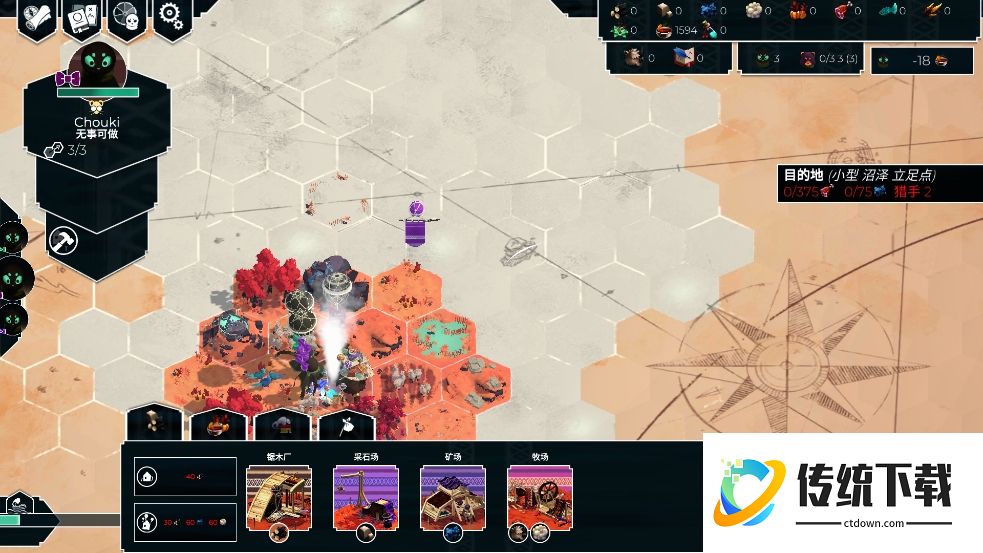The height and width of the screenshot is (553, 983).
Task: Select the 矿场 mine building card
Action: pos(452,497)
